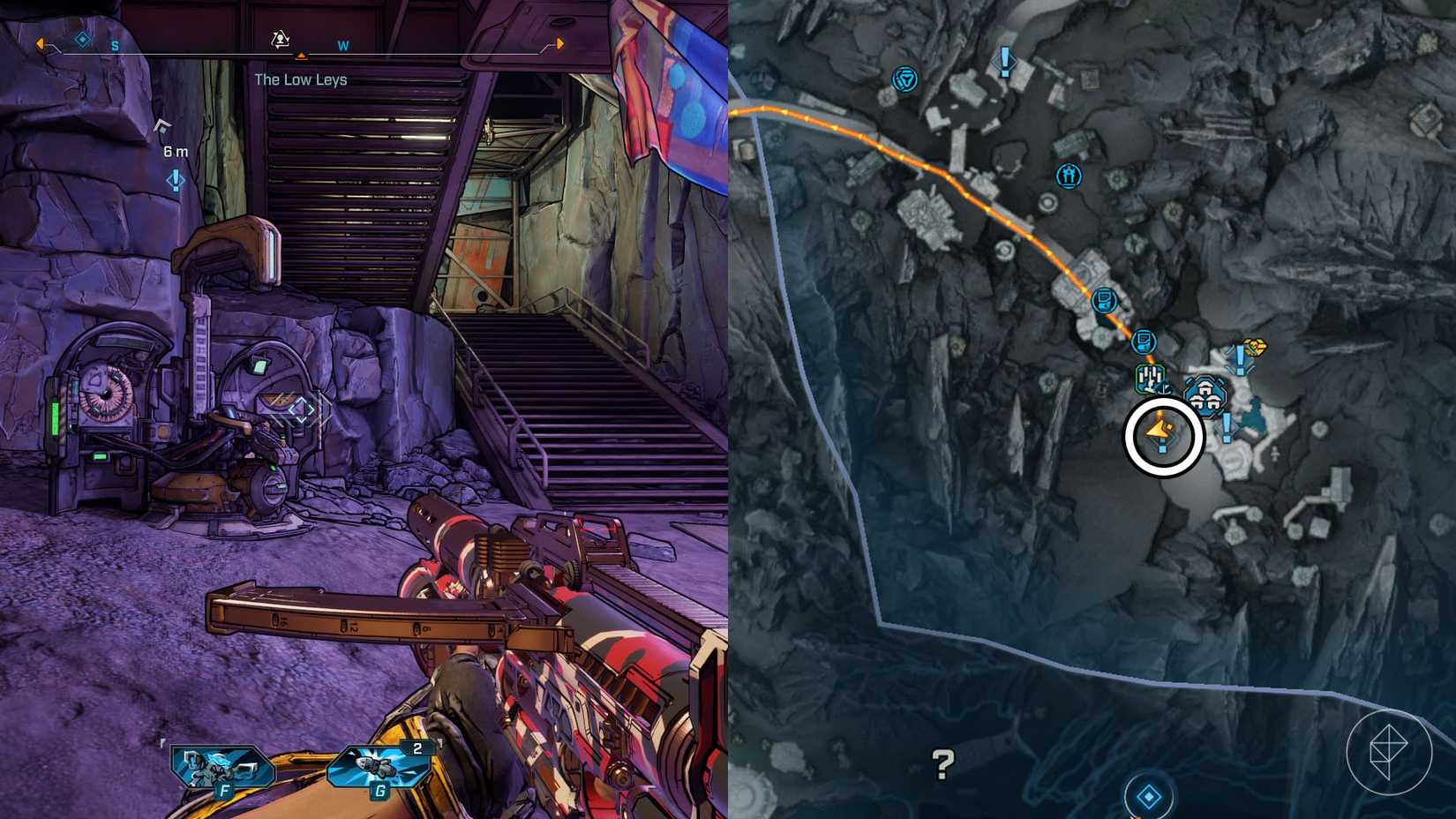Click the left orange arrow on the compass bar

pos(39,42)
